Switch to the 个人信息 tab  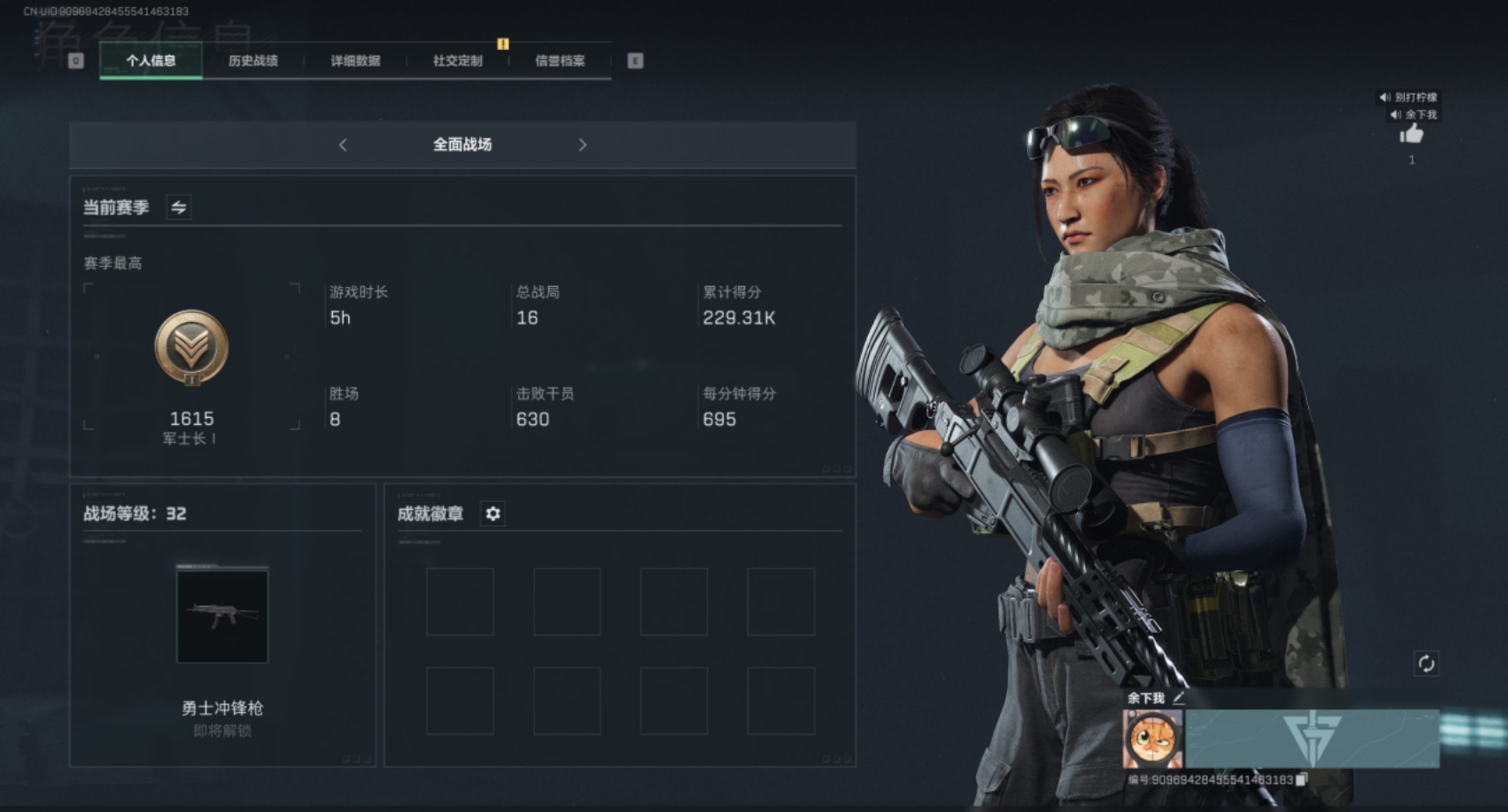click(151, 61)
